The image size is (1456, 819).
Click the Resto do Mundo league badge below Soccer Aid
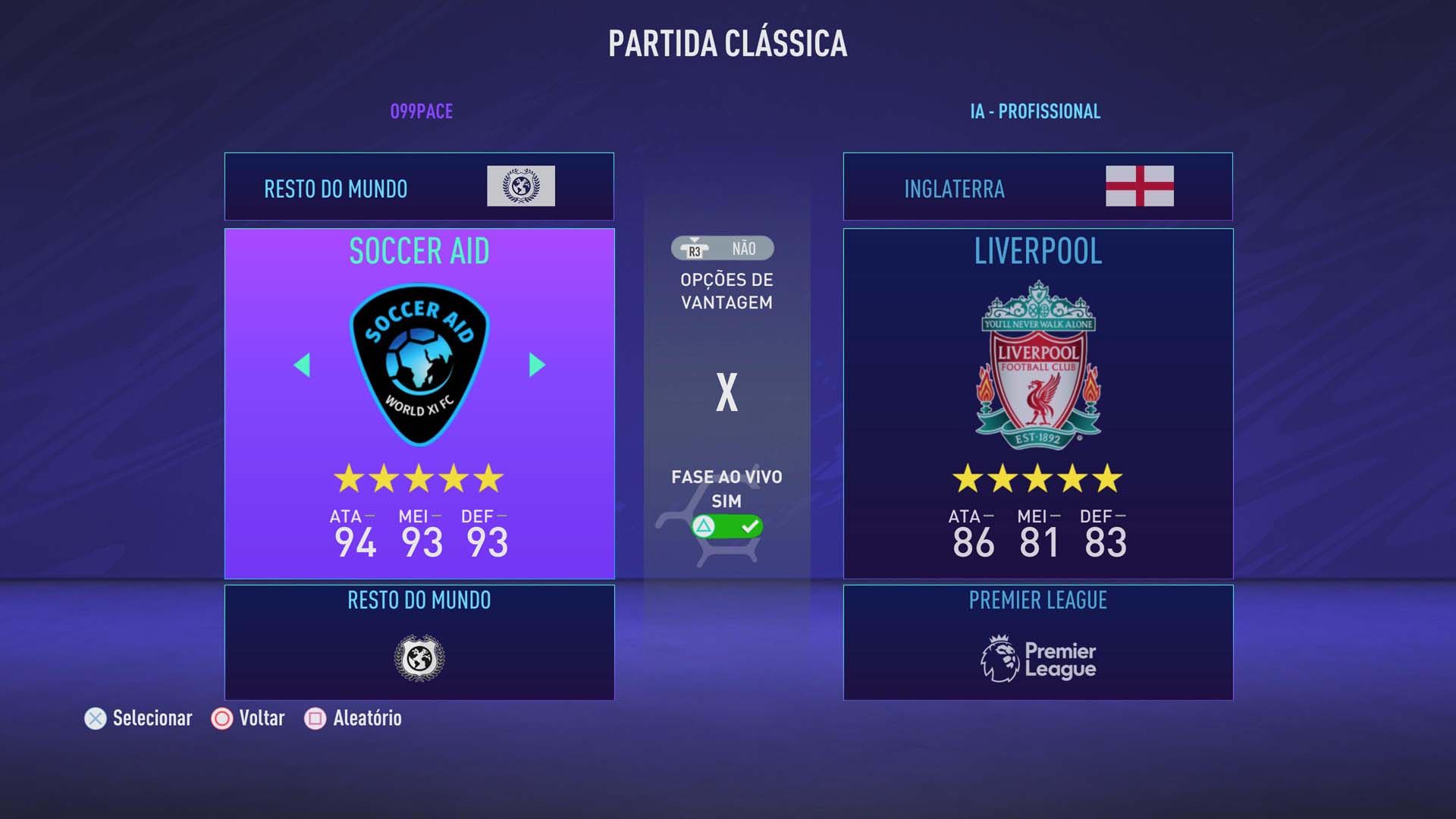coord(419,659)
